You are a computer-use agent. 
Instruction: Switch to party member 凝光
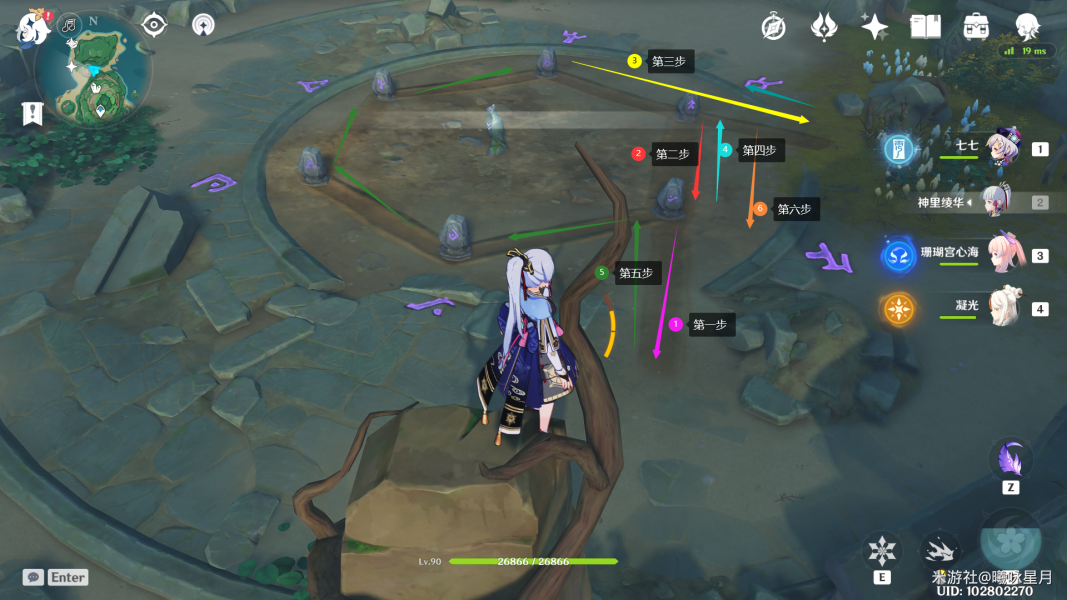(1003, 308)
